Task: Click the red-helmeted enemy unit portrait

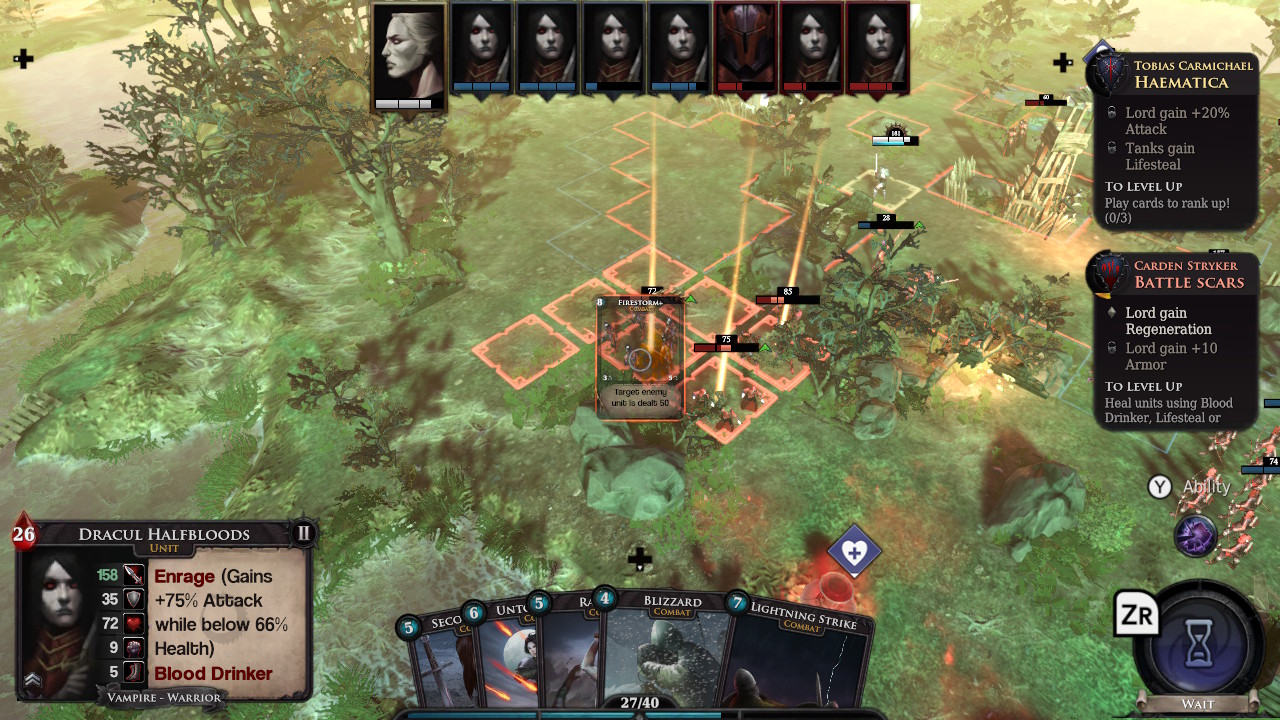Action: [x=744, y=45]
